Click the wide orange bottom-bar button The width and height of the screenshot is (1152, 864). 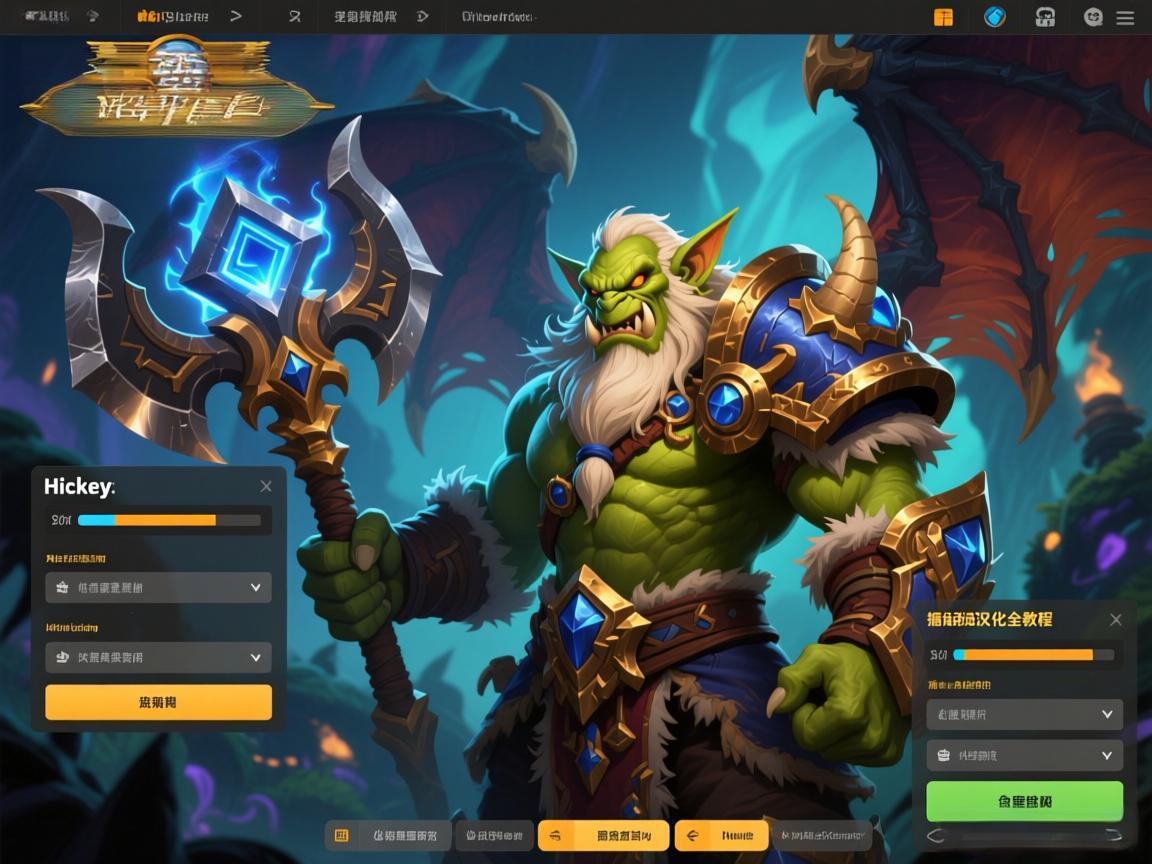coord(603,835)
